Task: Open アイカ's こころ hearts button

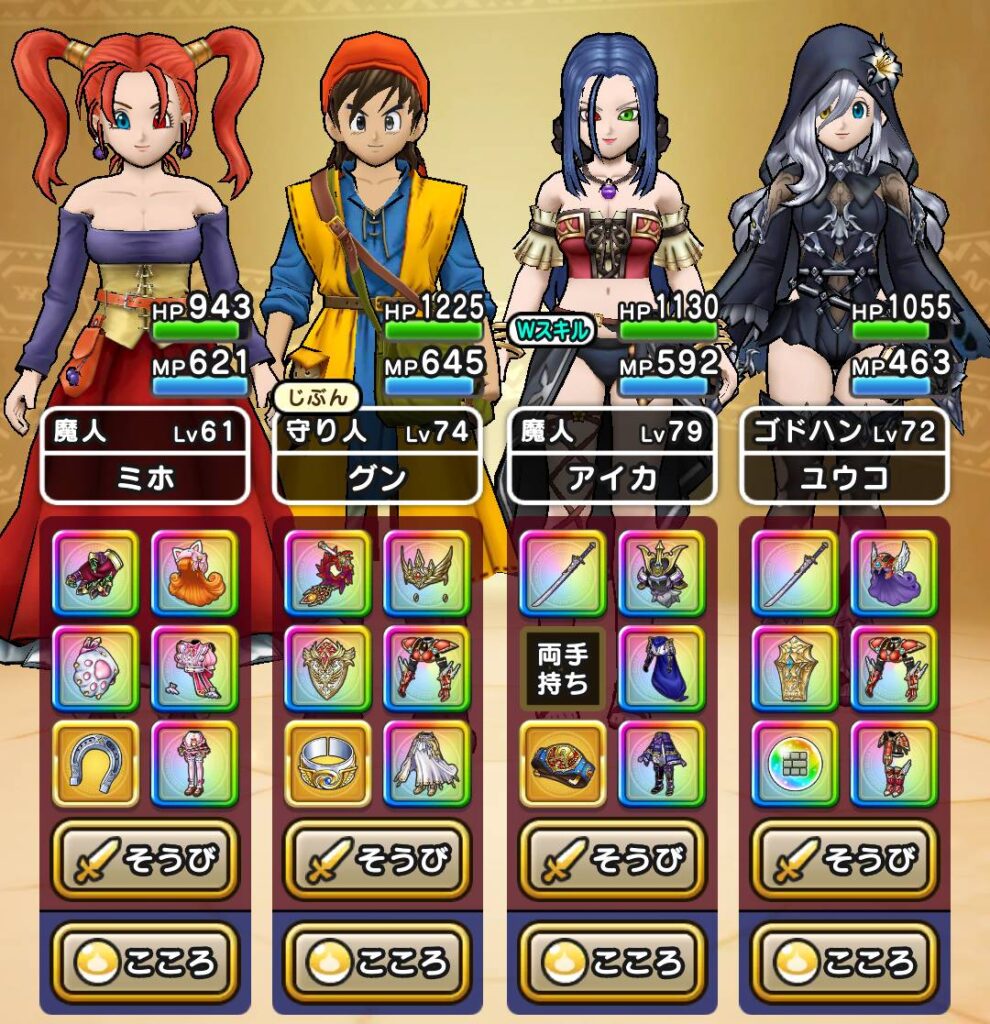Action: (x=612, y=962)
